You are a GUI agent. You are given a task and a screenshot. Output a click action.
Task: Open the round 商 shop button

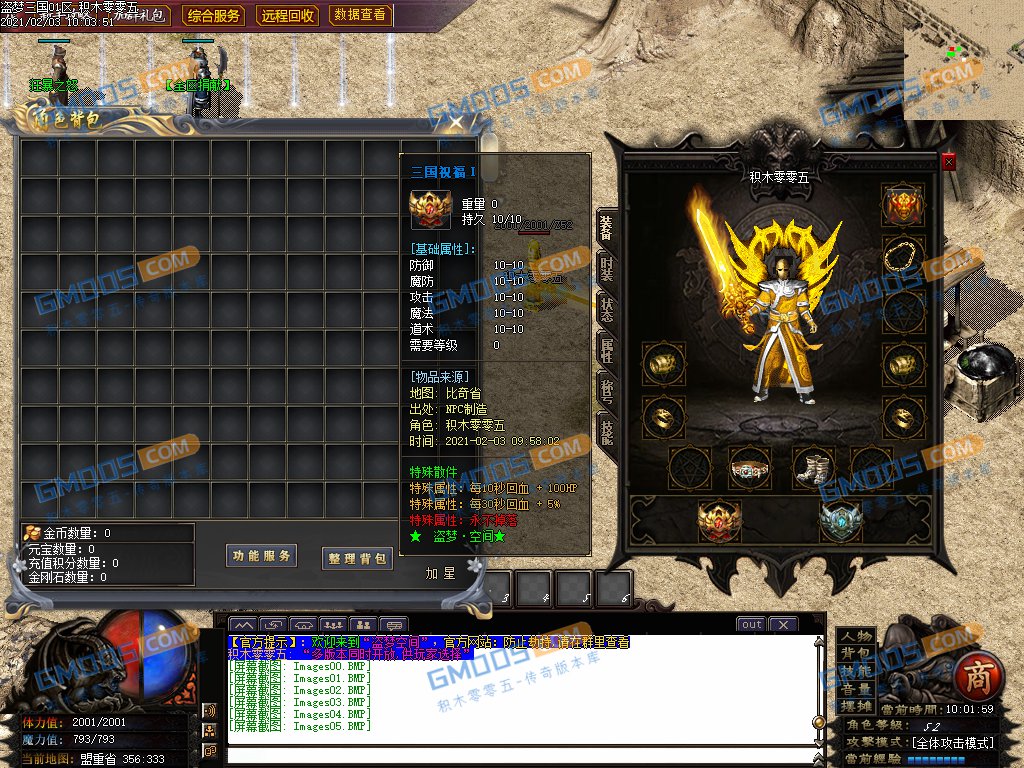[976, 677]
